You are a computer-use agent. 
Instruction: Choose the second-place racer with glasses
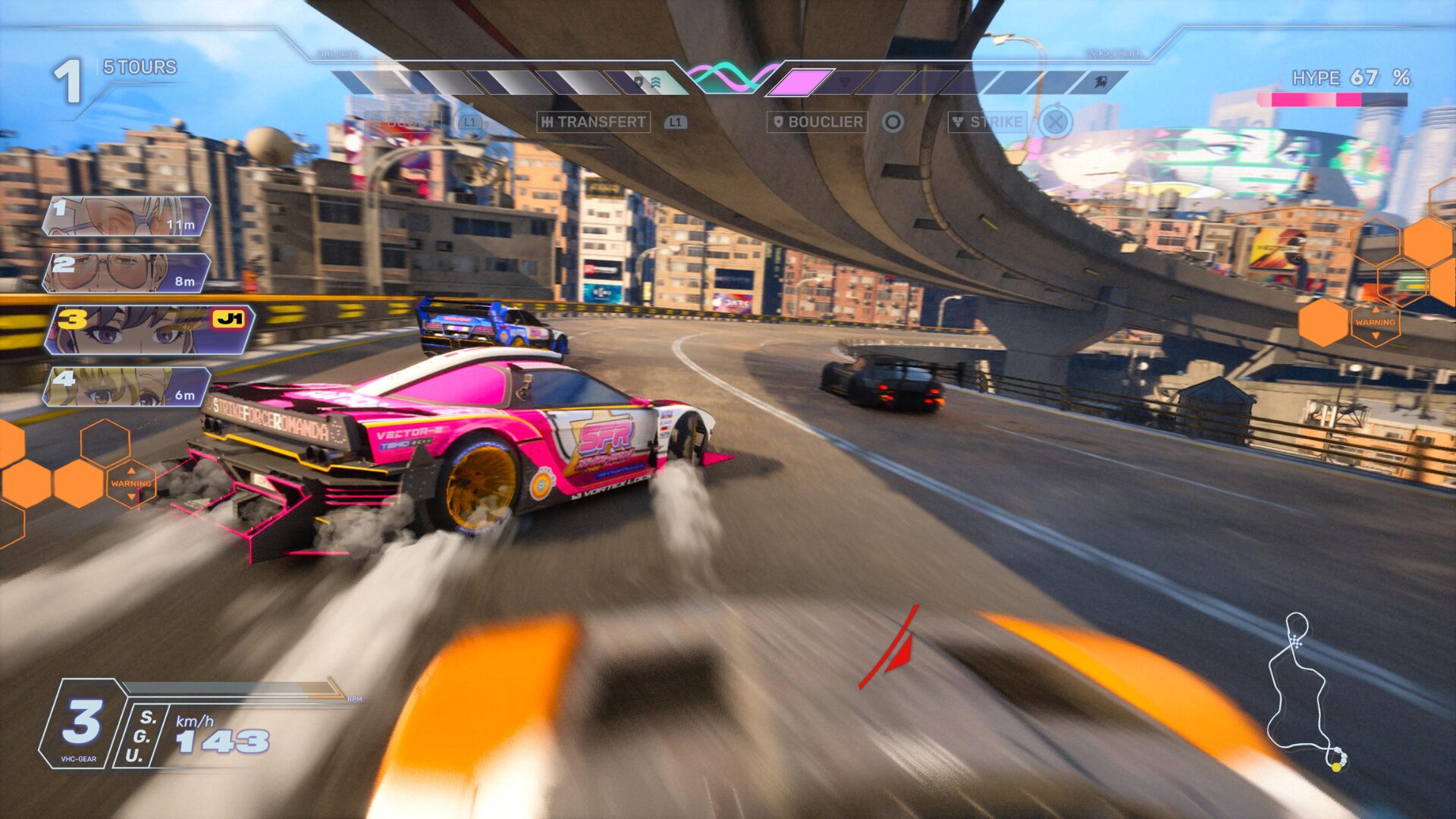(126, 273)
